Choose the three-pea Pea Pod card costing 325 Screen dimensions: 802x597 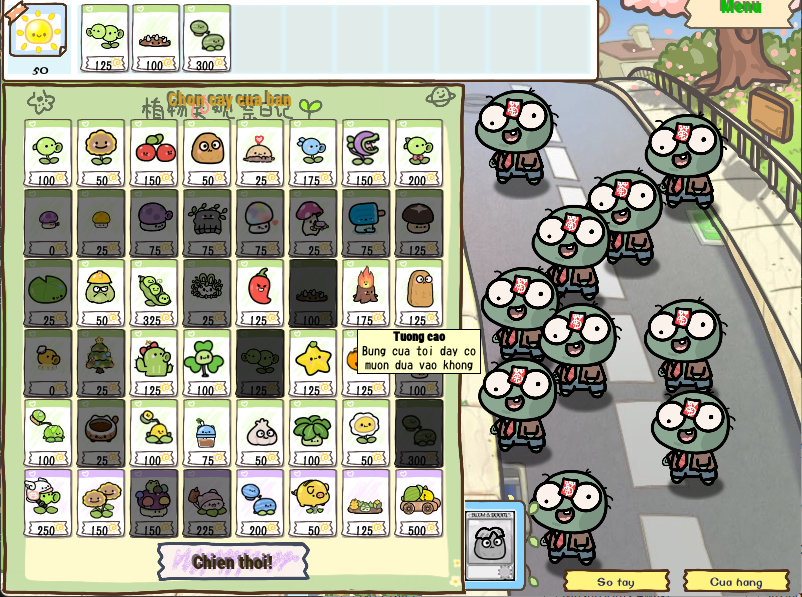click(x=154, y=293)
